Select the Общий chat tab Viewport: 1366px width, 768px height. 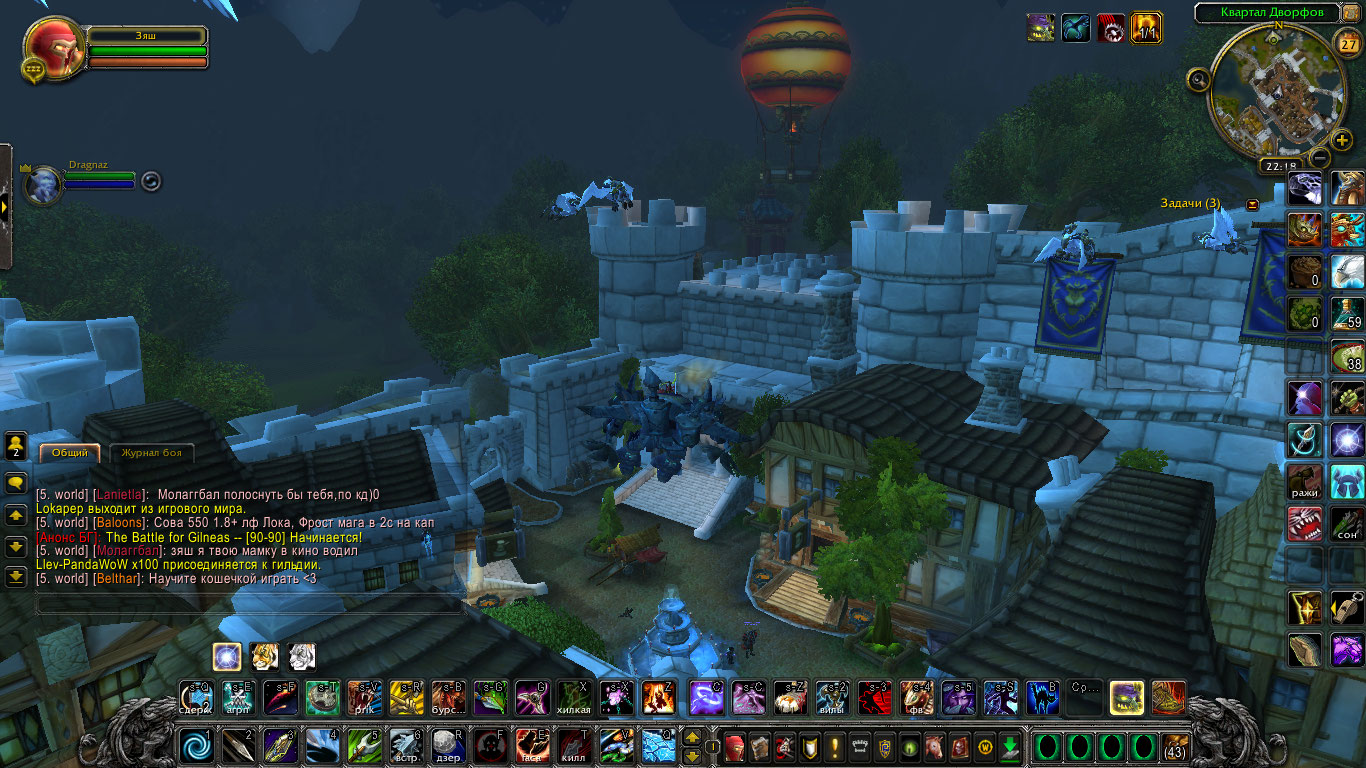(70, 453)
